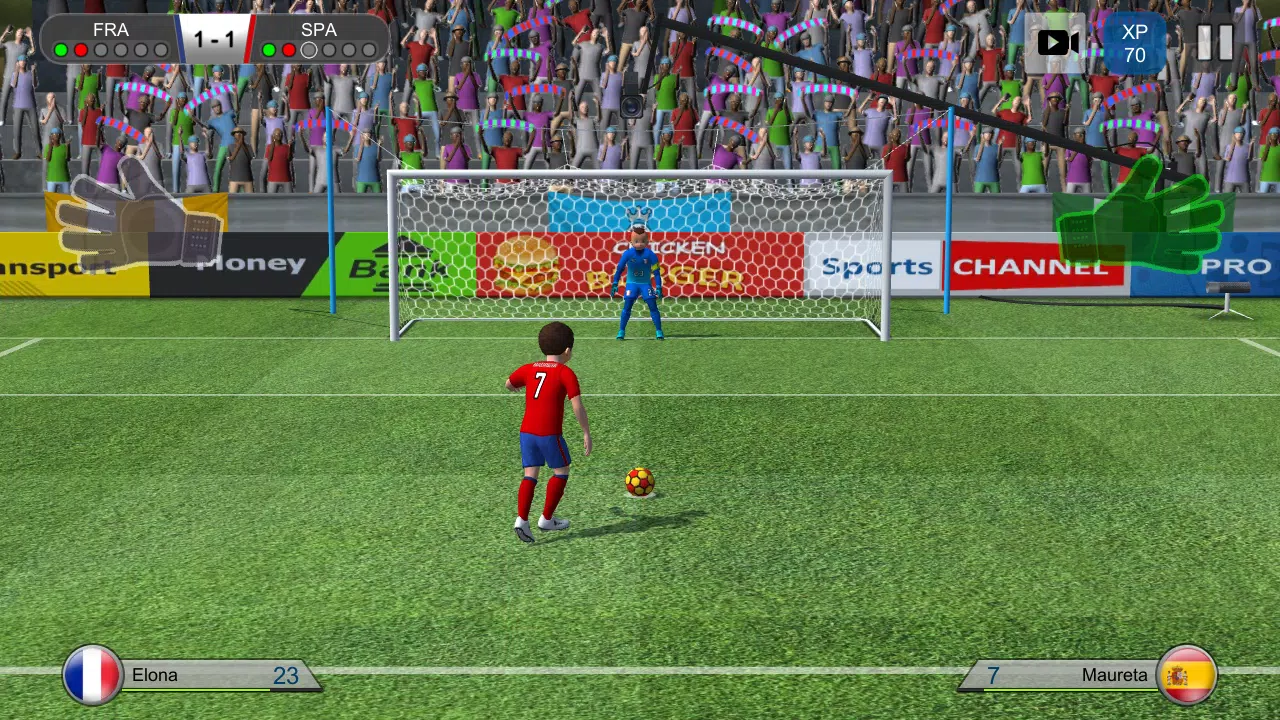This screenshot has height=720, width=1280.
Task: Select the green goal dot under FRA
Action: click(x=60, y=50)
